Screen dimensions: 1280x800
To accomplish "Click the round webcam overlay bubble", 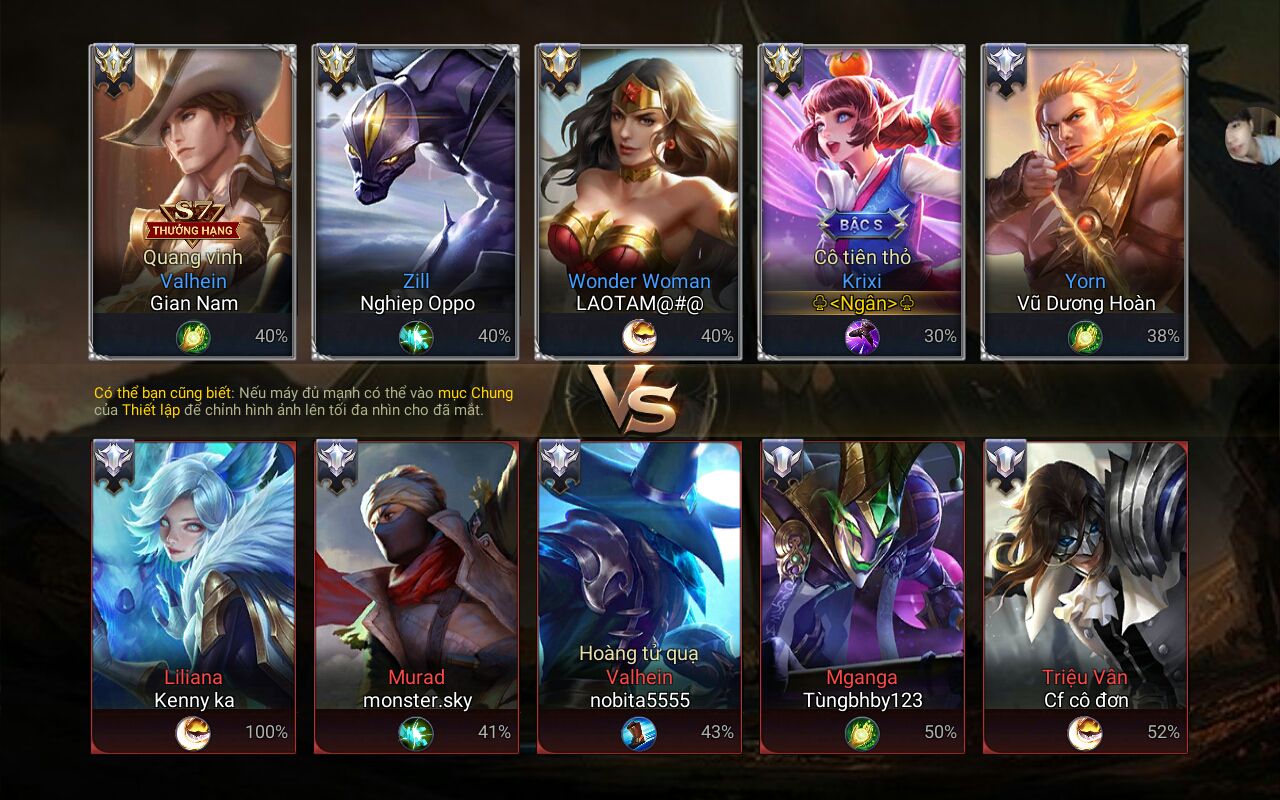I will 1252,135.
